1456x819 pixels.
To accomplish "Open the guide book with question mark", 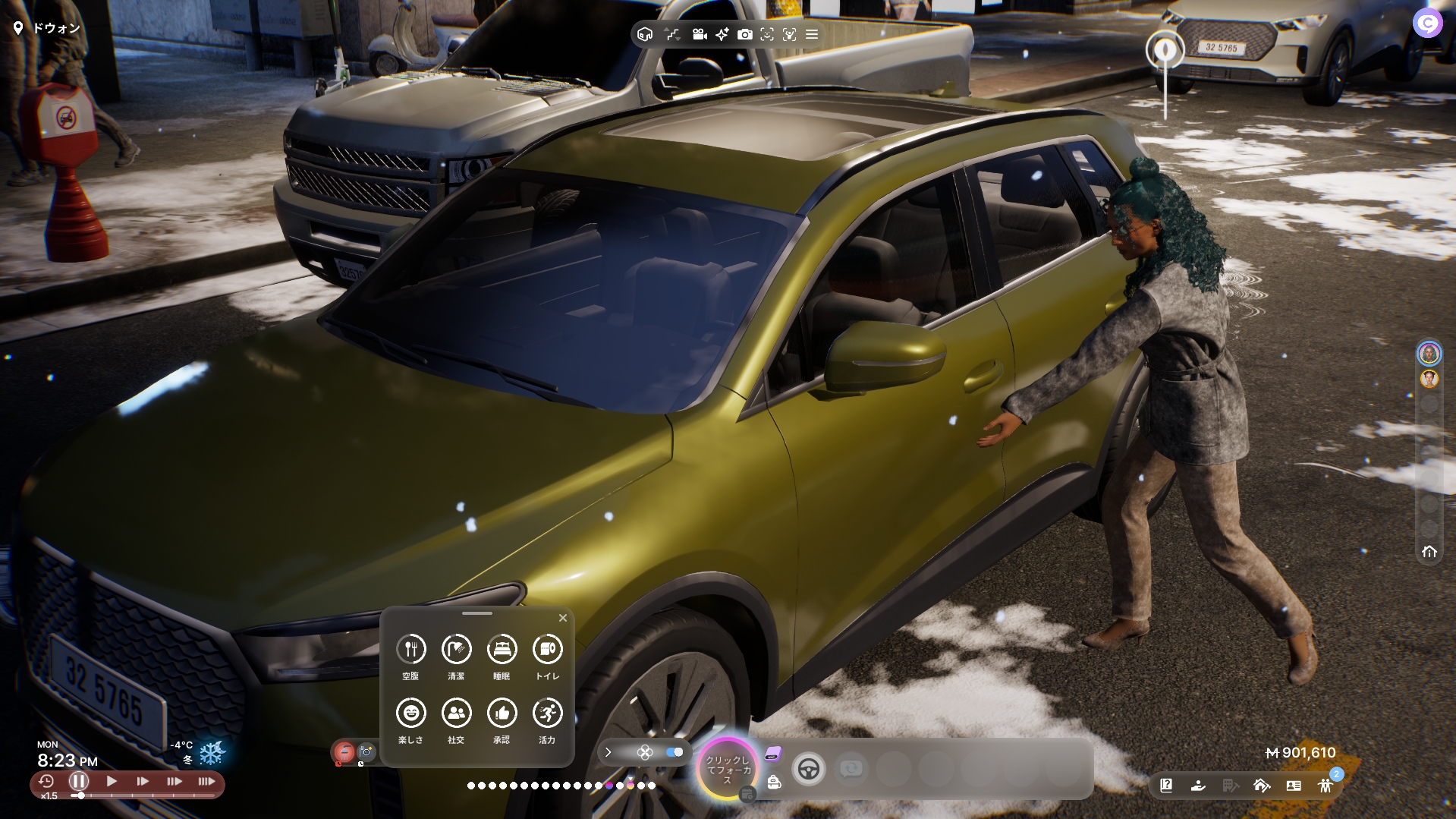I will (x=1166, y=786).
